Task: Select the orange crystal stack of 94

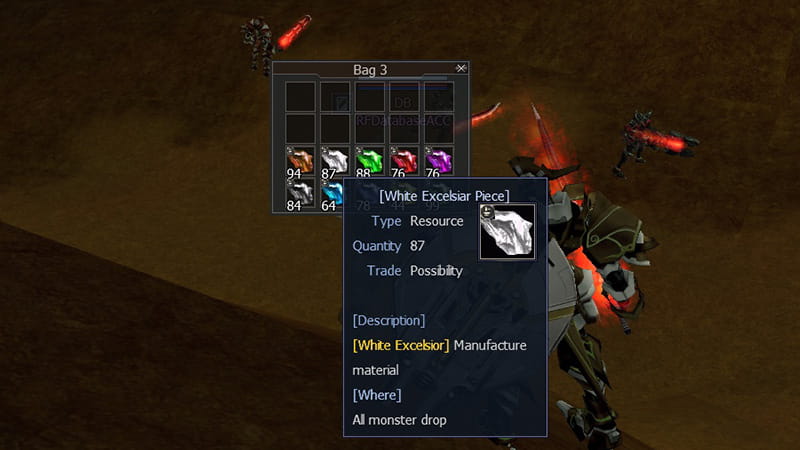Action: pyautogui.click(x=300, y=161)
